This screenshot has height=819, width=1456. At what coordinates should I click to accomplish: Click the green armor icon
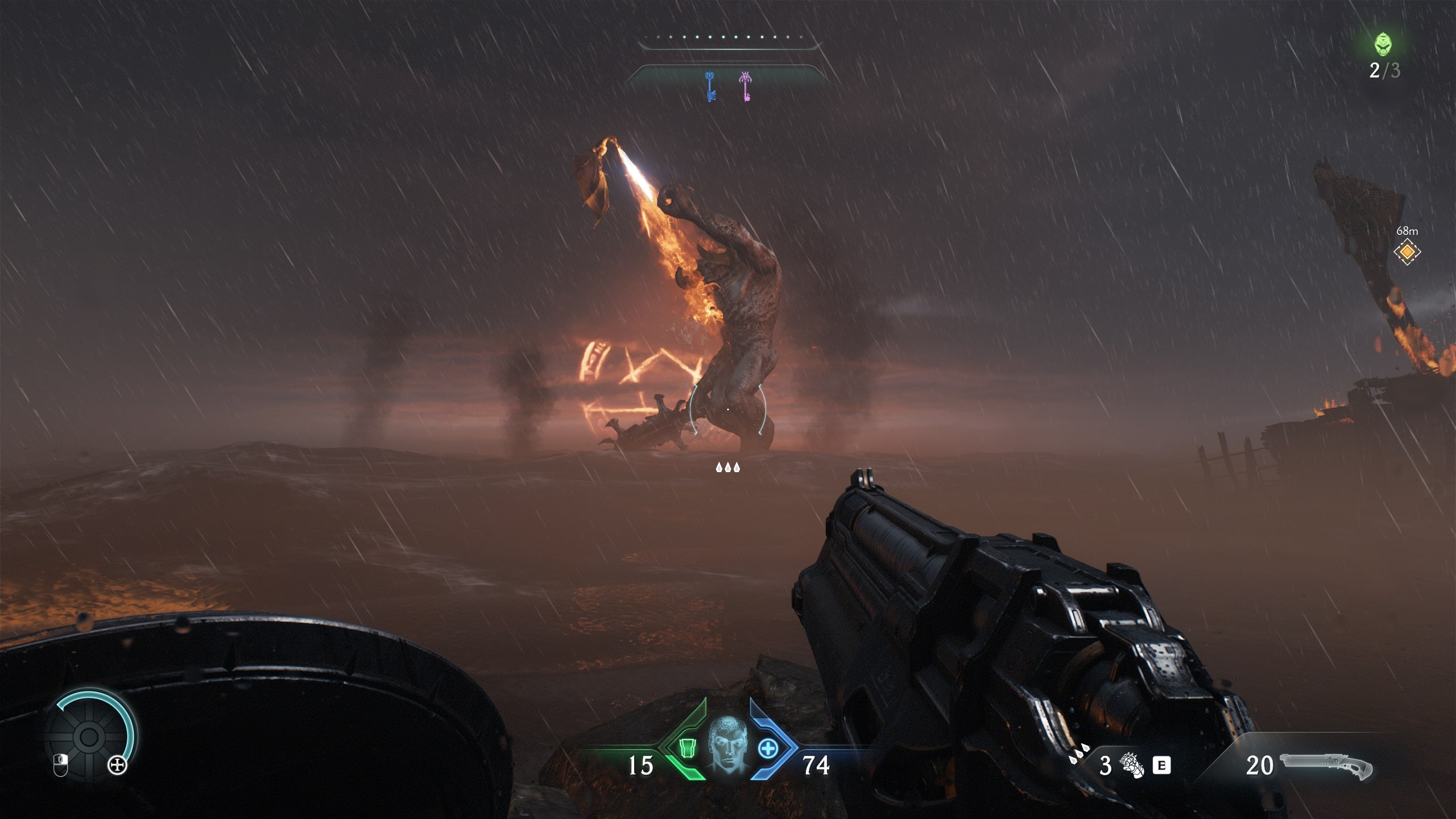pyautogui.click(x=687, y=748)
